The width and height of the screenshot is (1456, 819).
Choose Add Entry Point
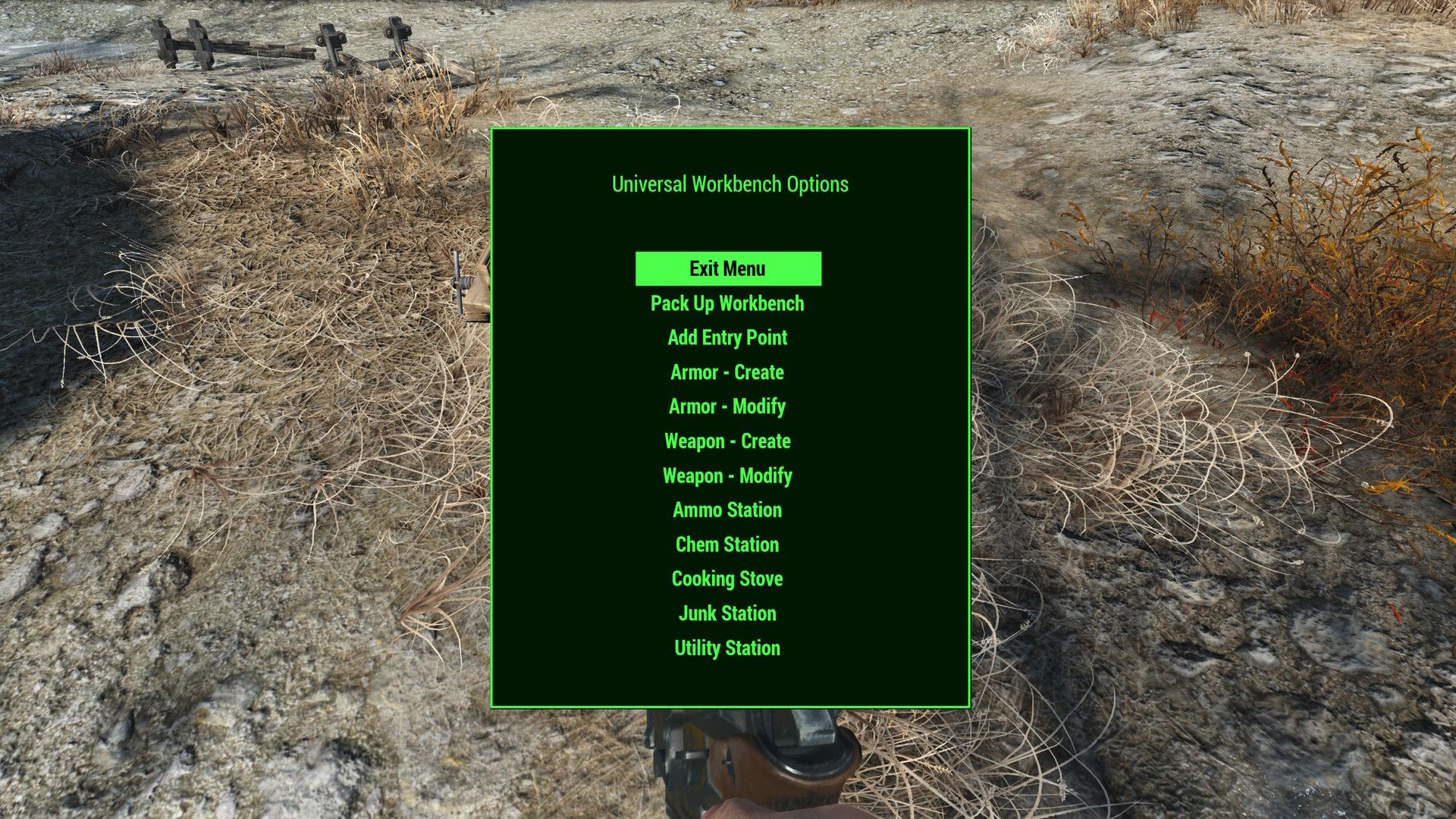727,337
